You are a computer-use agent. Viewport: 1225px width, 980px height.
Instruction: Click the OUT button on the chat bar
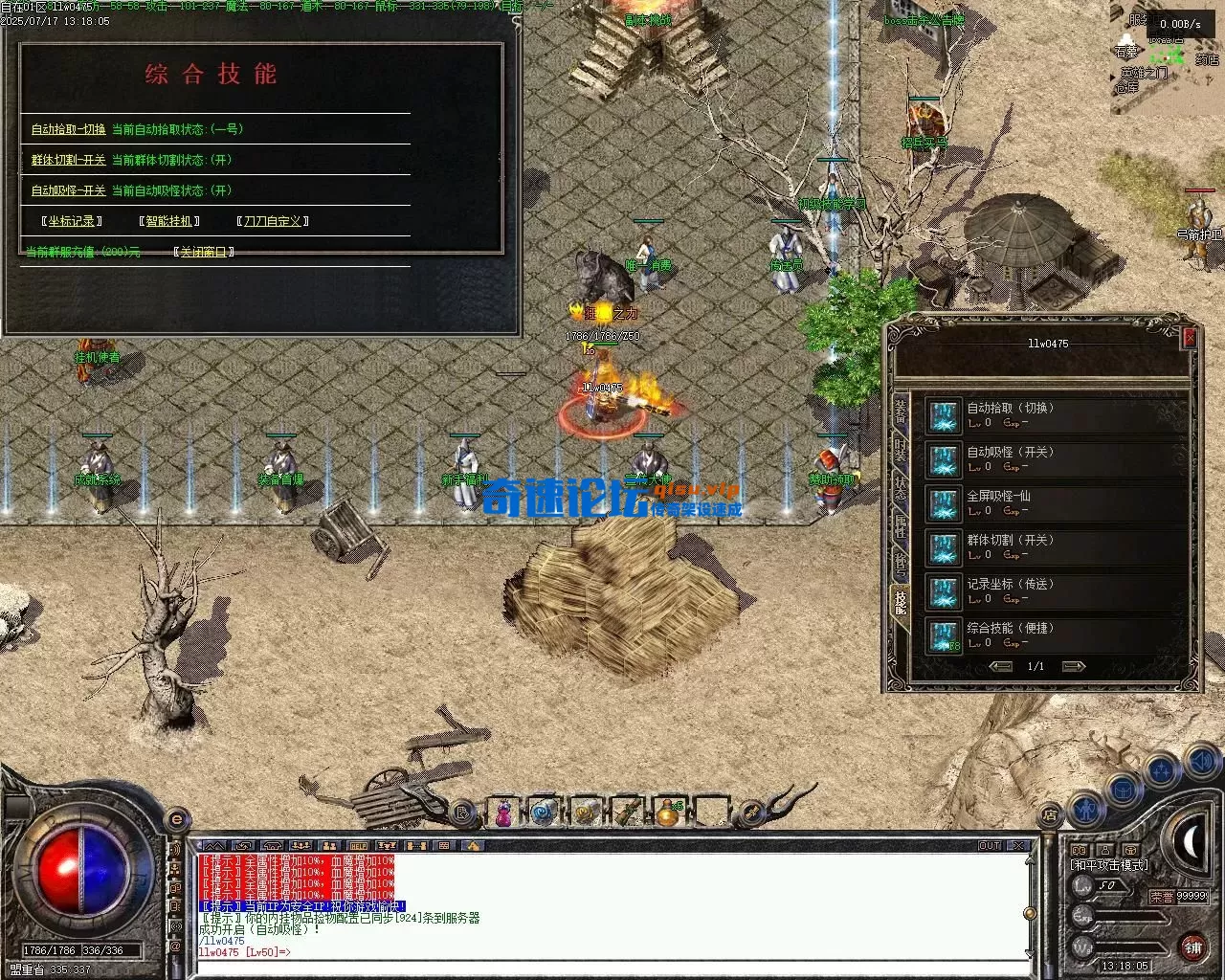pos(990,846)
